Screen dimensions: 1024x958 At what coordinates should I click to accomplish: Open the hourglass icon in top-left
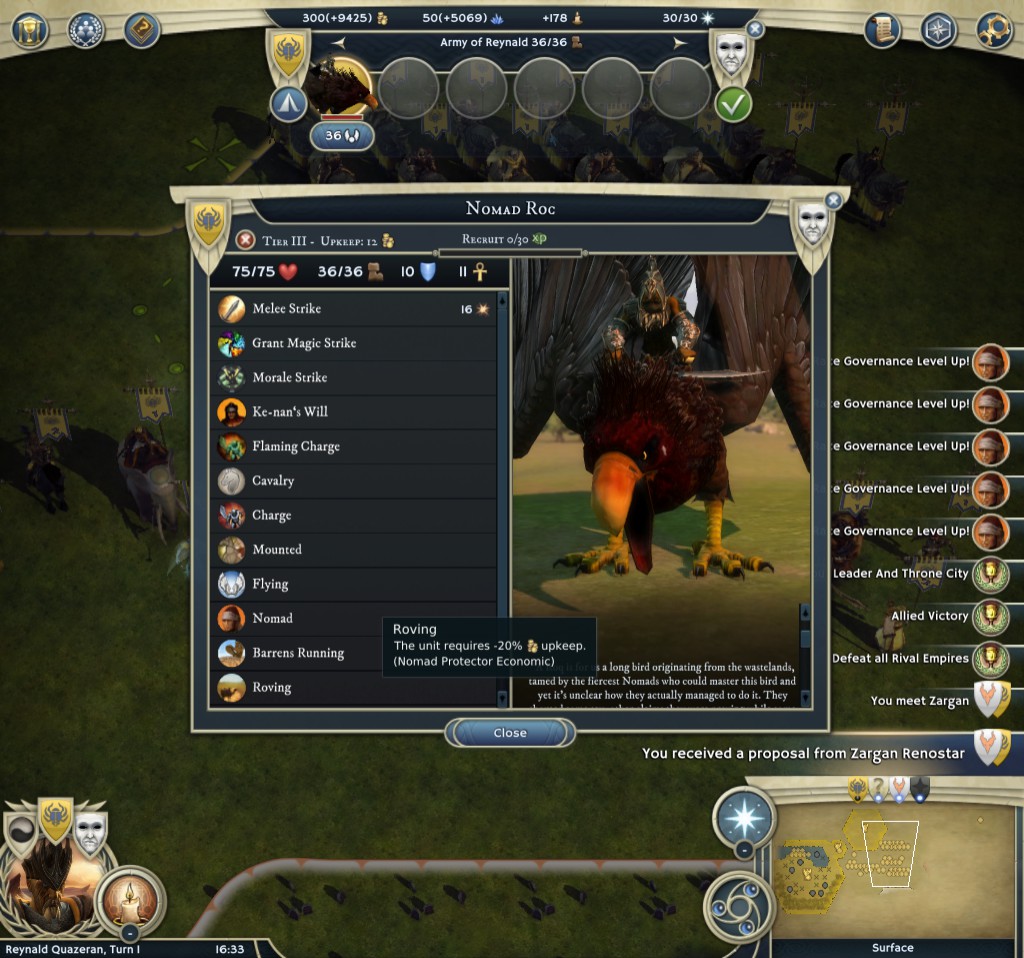coord(30,30)
